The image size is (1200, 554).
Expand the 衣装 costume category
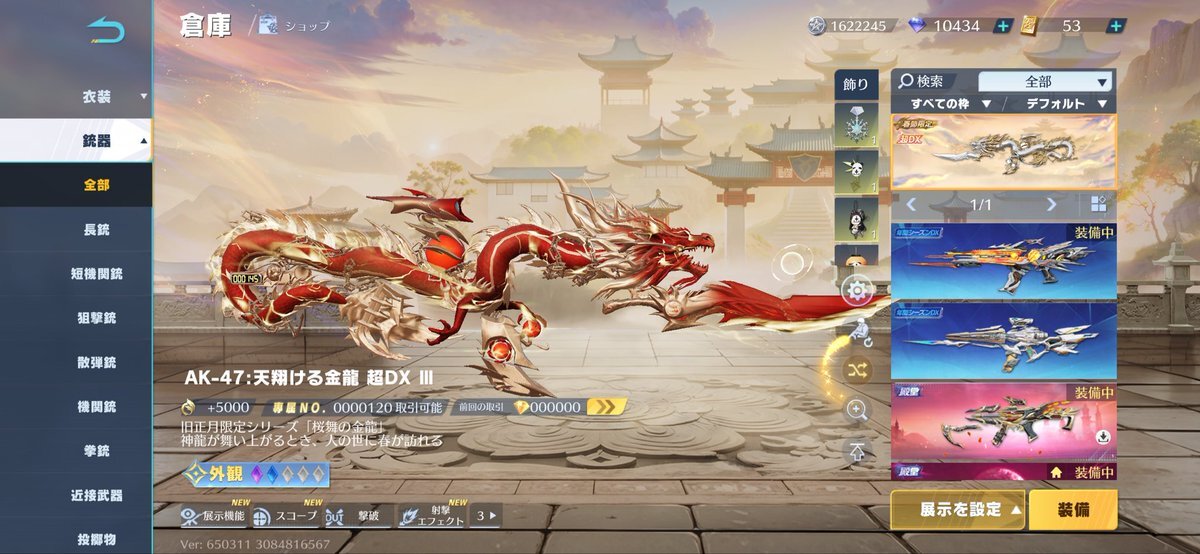[98, 97]
